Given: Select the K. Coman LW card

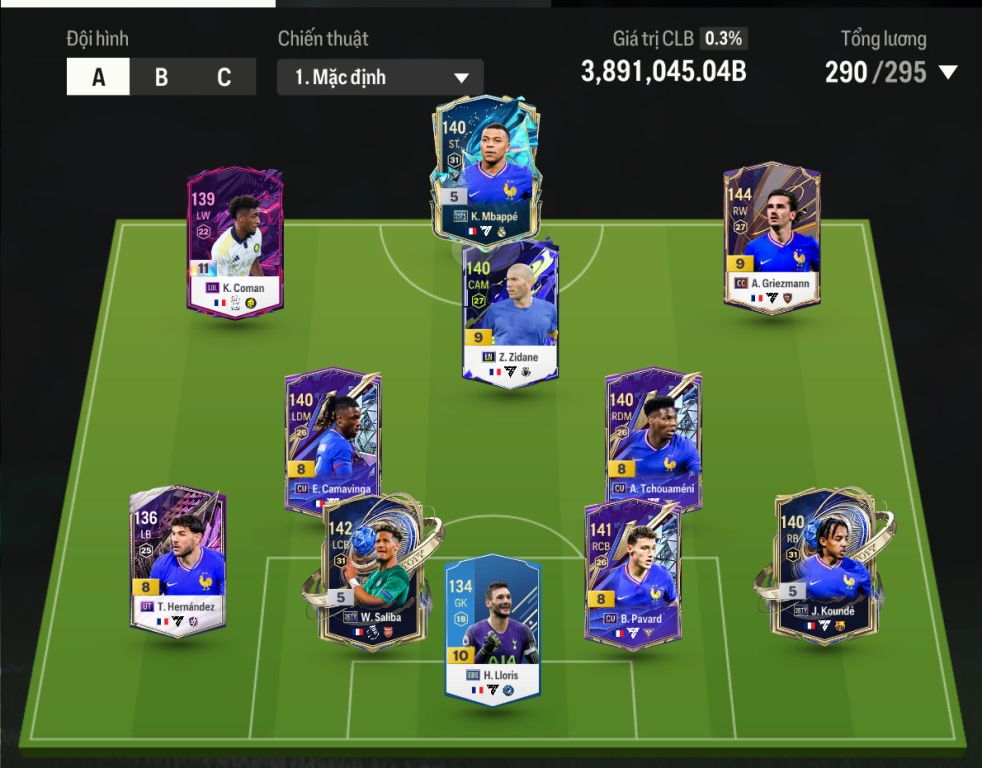Looking at the screenshot, I should coord(236,242).
